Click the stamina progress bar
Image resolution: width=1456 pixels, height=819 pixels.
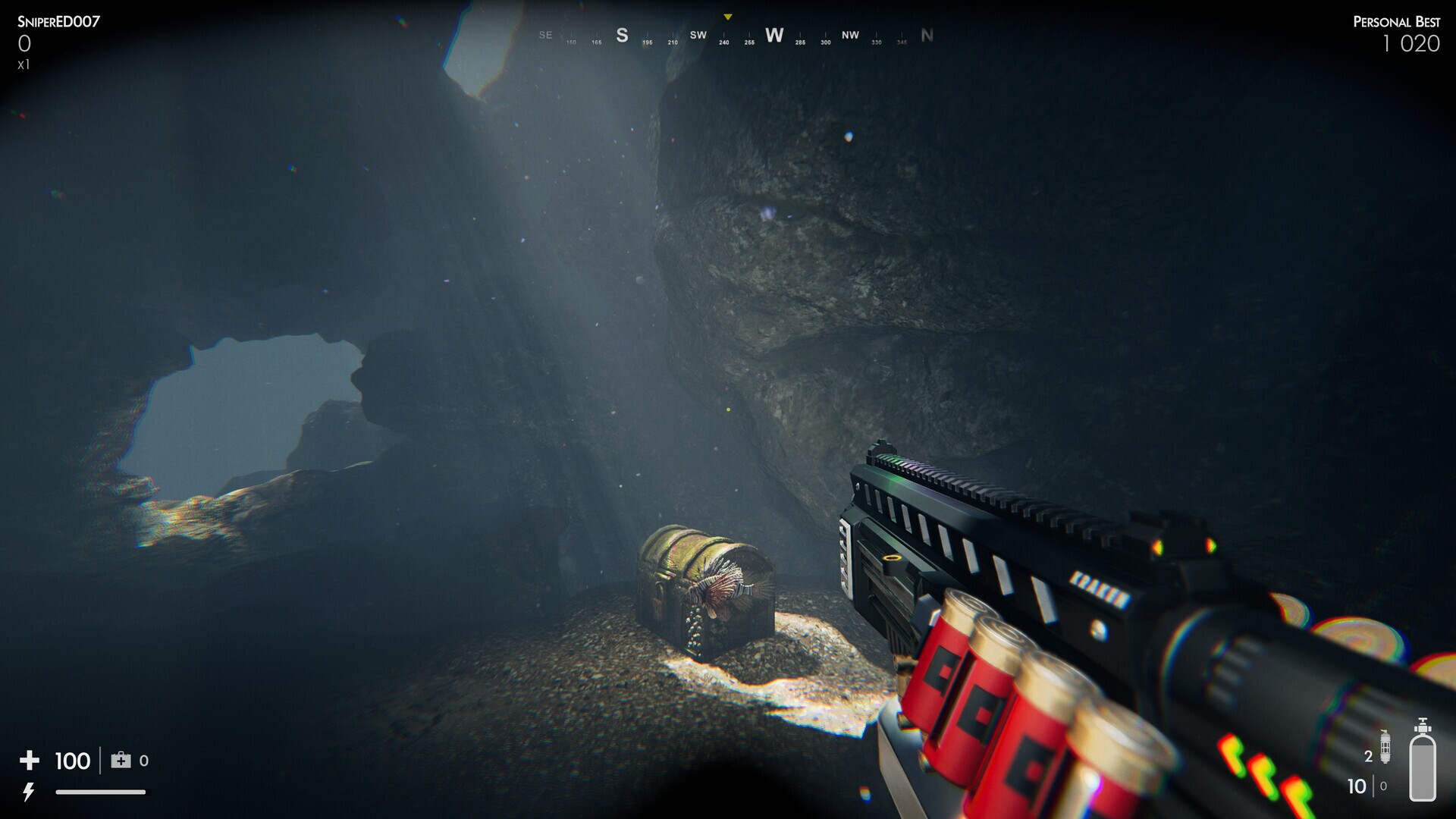(101, 792)
